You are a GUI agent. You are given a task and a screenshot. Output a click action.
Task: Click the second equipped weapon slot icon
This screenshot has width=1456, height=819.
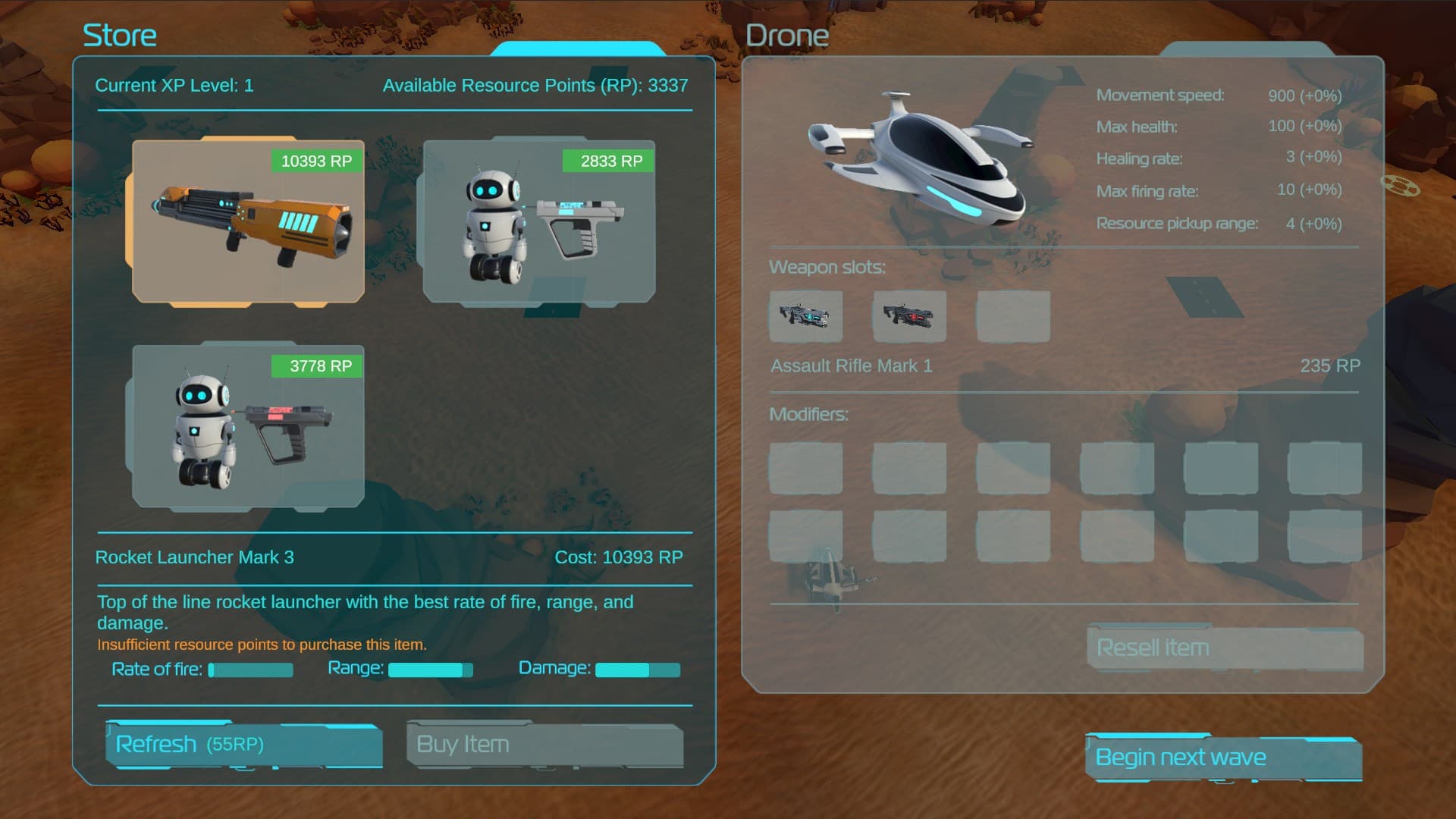tap(909, 316)
